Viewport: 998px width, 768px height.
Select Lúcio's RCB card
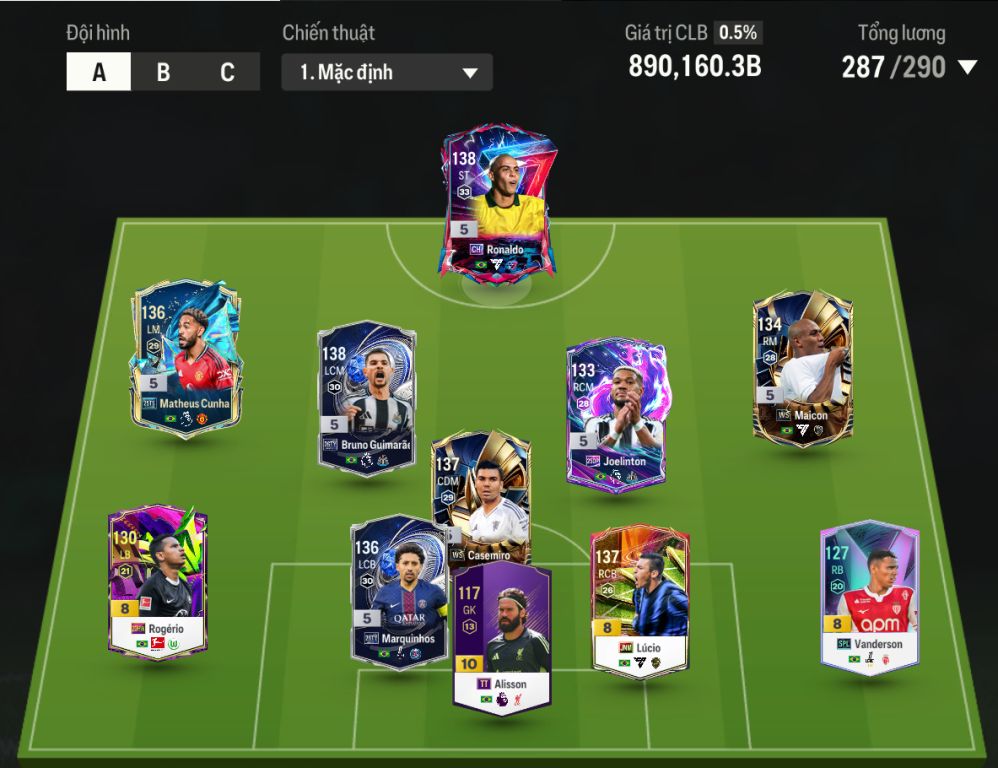(x=639, y=600)
